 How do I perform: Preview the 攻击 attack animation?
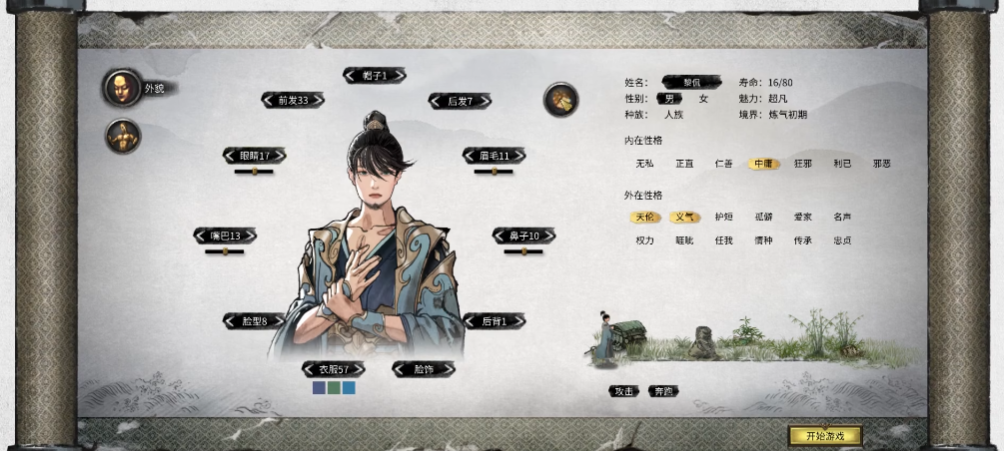click(623, 391)
